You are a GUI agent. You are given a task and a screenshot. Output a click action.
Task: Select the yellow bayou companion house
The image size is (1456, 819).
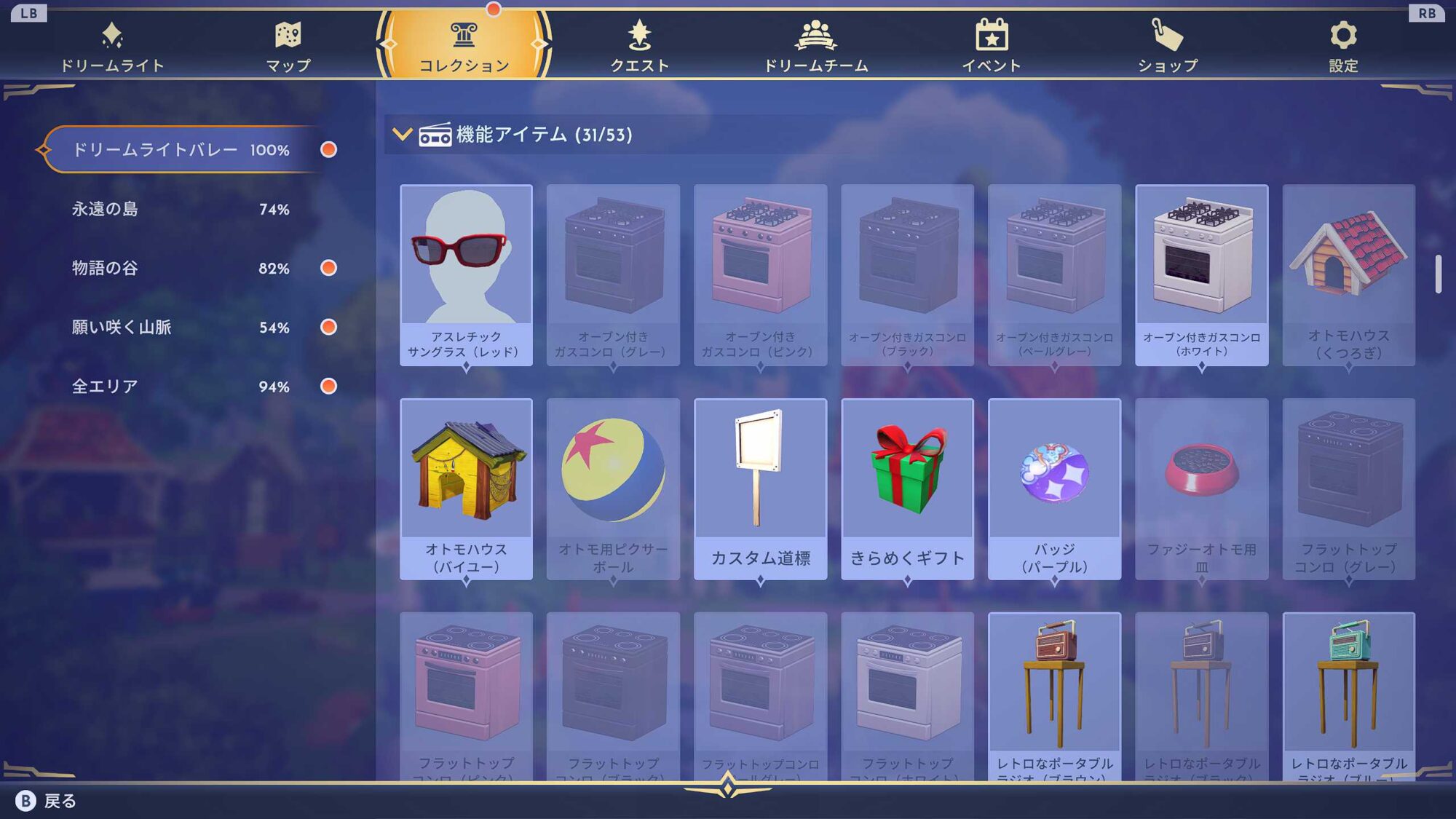(466, 488)
